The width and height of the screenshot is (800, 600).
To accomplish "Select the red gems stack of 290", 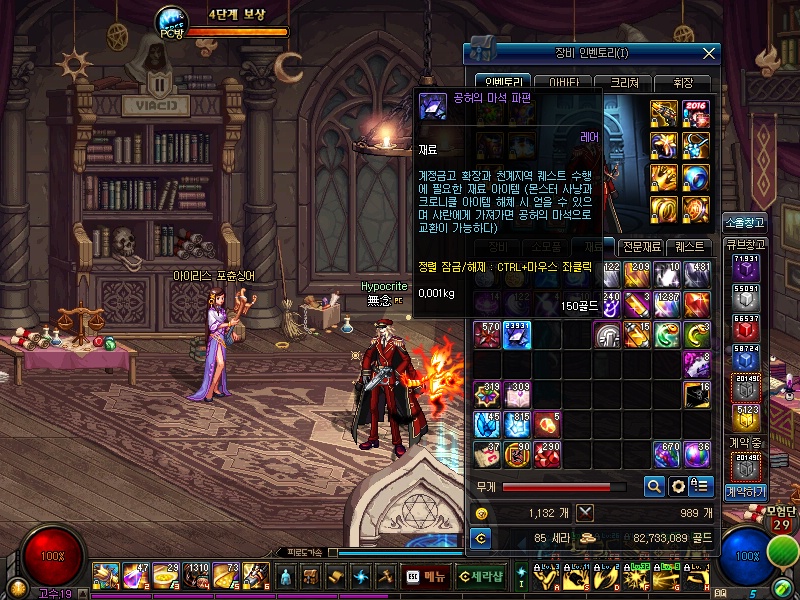I will 546,455.
